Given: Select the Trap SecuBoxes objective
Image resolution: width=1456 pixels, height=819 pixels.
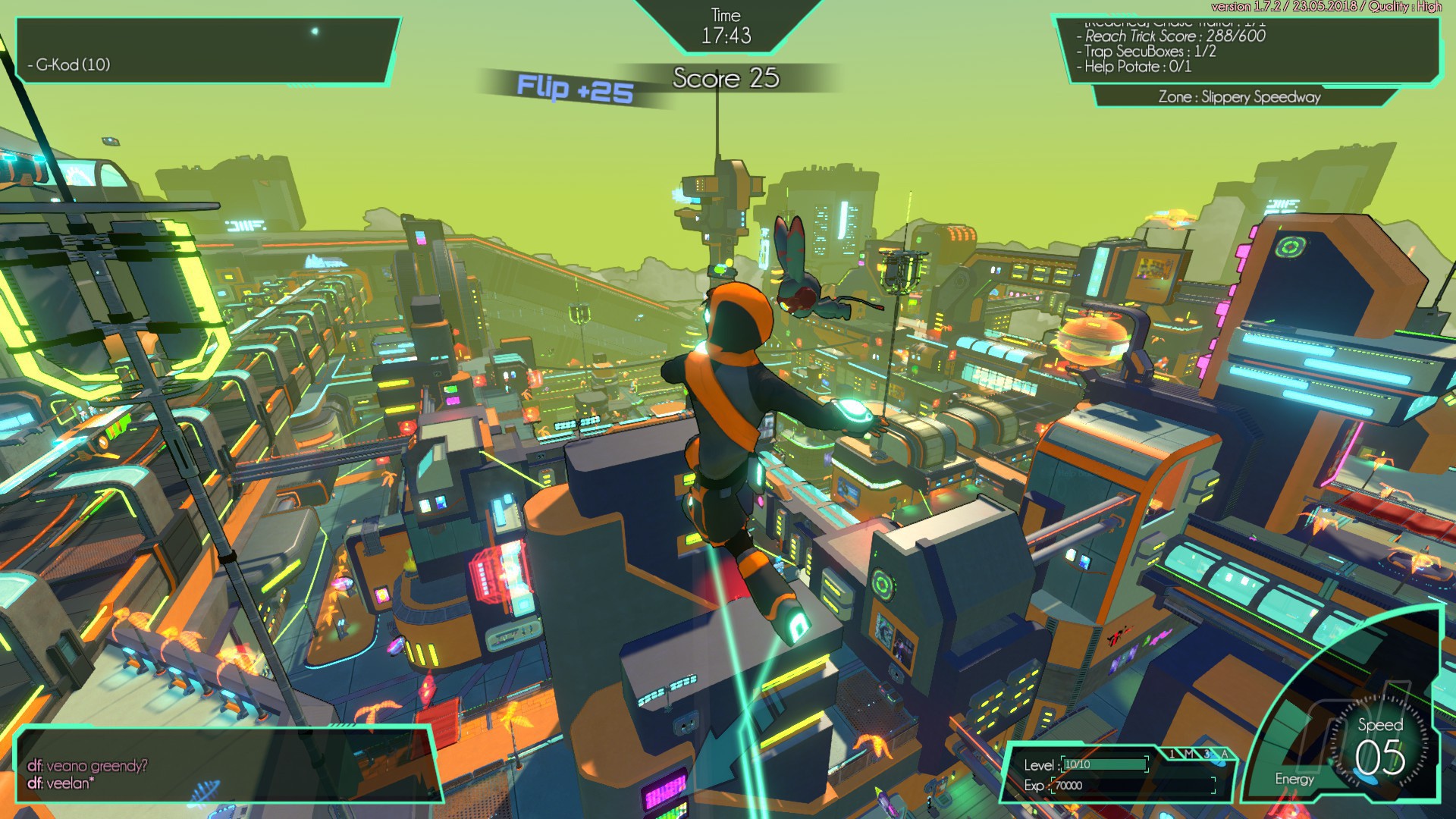Looking at the screenshot, I should click(1150, 52).
